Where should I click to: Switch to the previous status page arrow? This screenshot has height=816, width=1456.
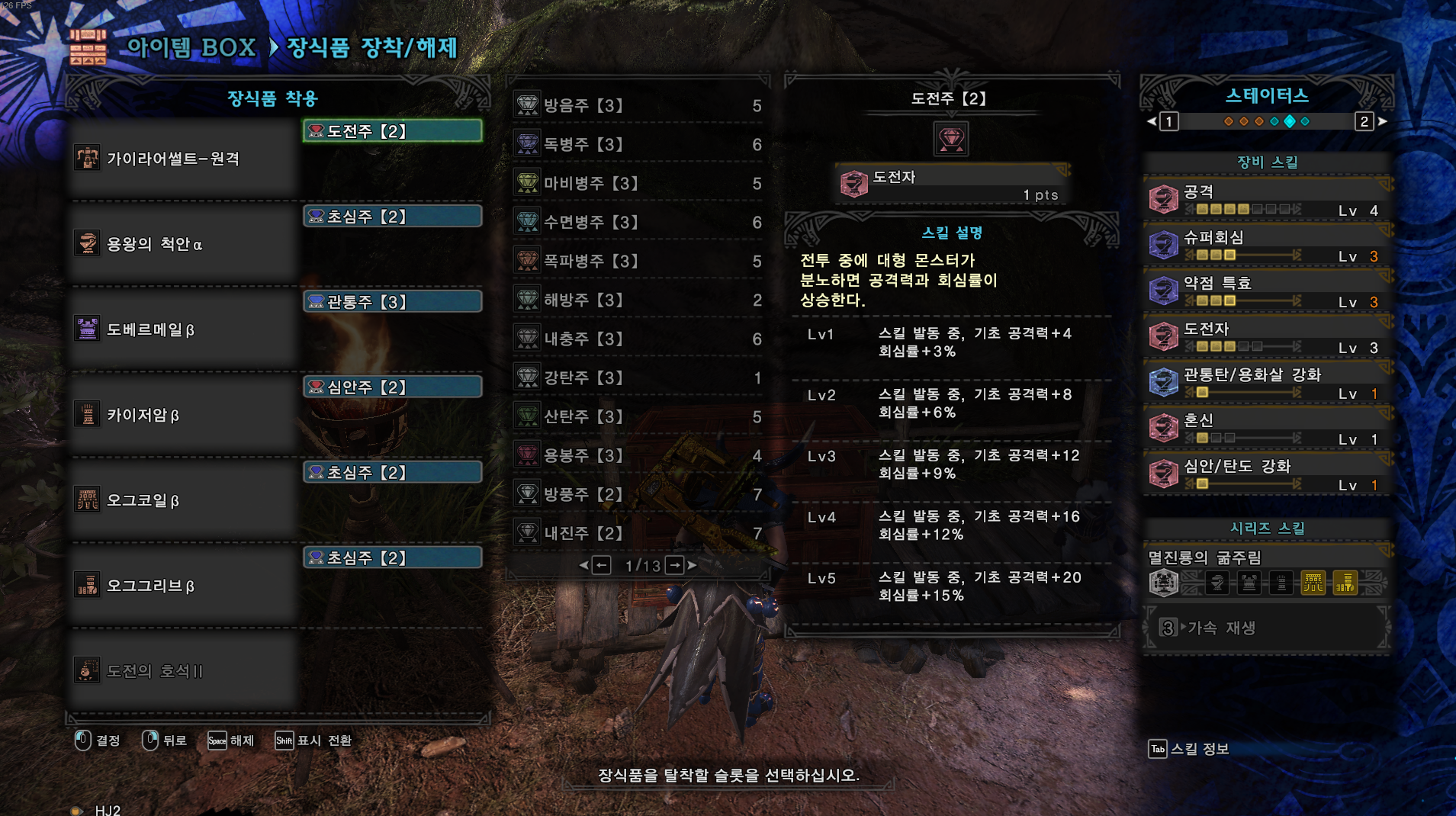click(1152, 121)
